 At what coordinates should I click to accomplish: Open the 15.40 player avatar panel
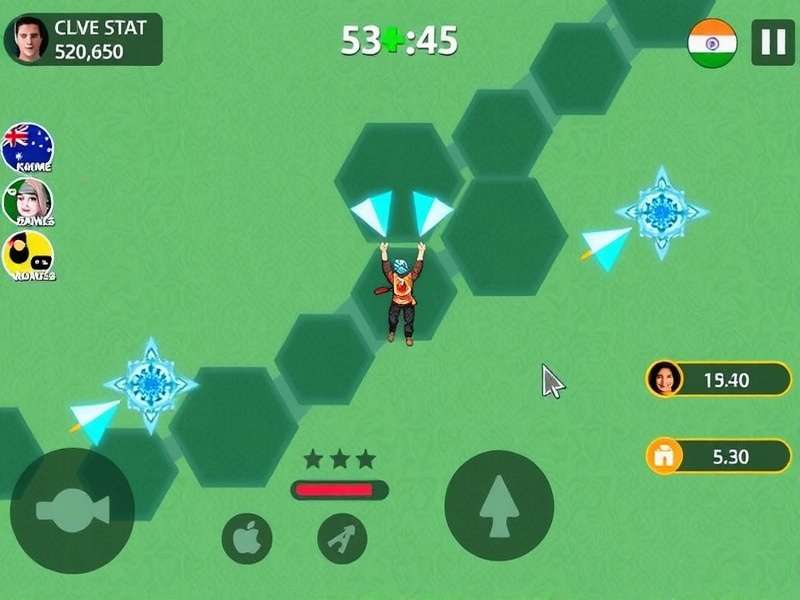coord(718,379)
